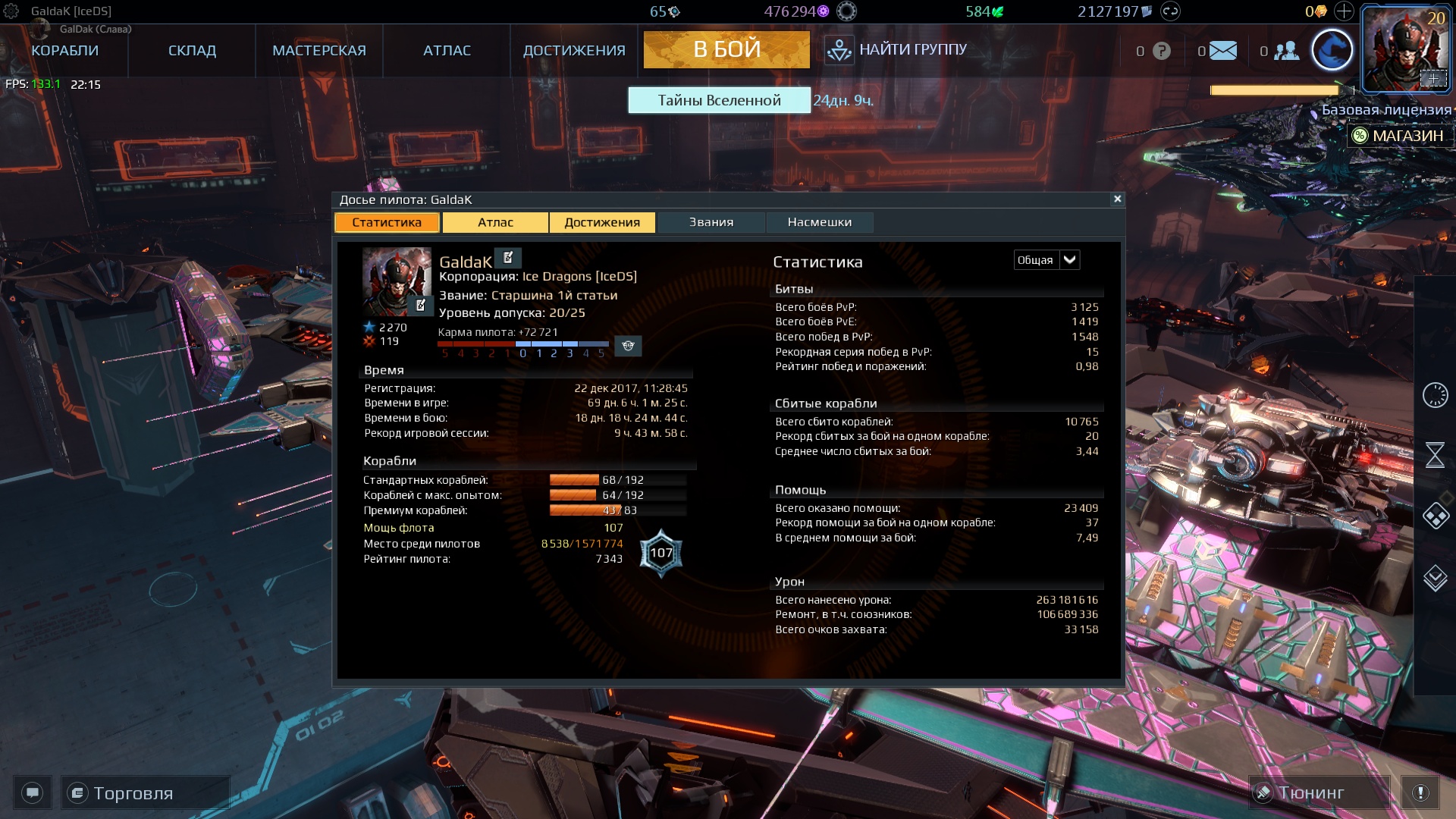This screenshot has width=1456, height=819.
Task: Open the mail envelope icon
Action: tap(1222, 51)
